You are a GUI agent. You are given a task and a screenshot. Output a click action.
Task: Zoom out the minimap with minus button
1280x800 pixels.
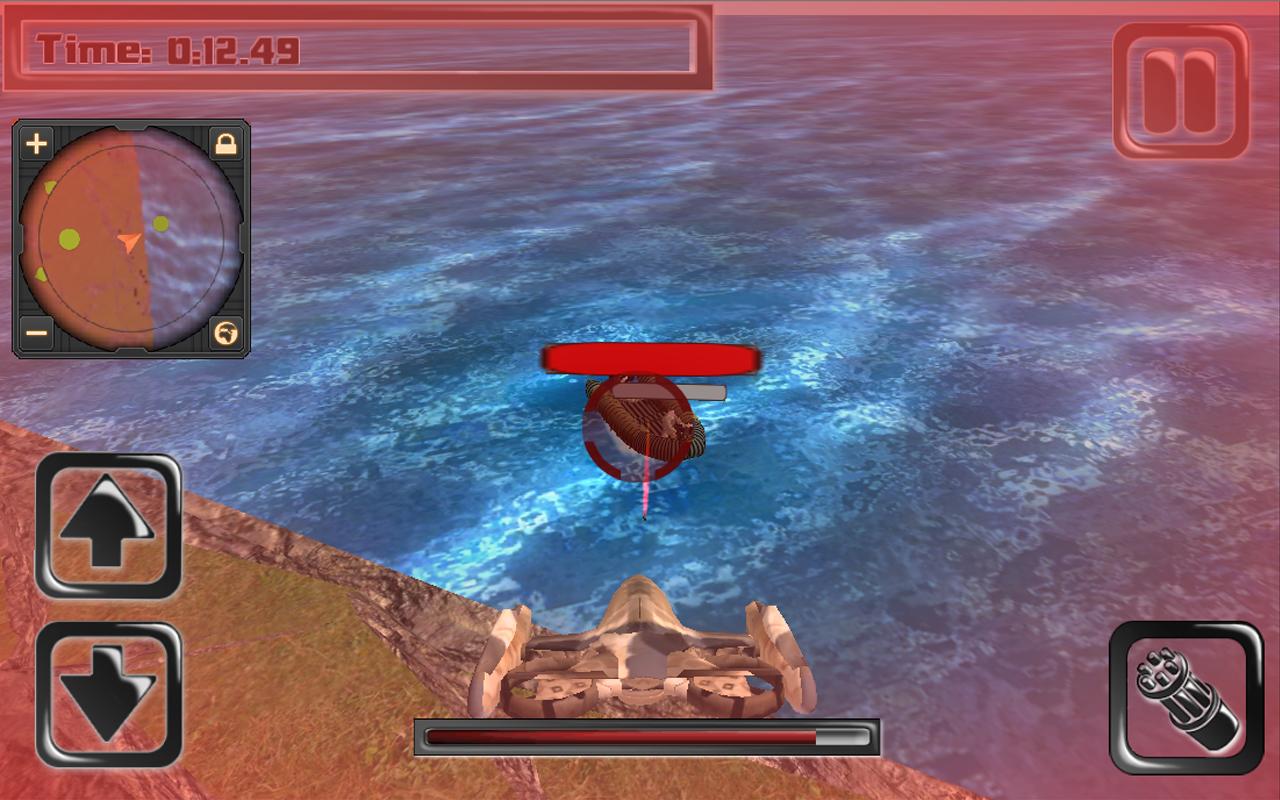coord(36,332)
